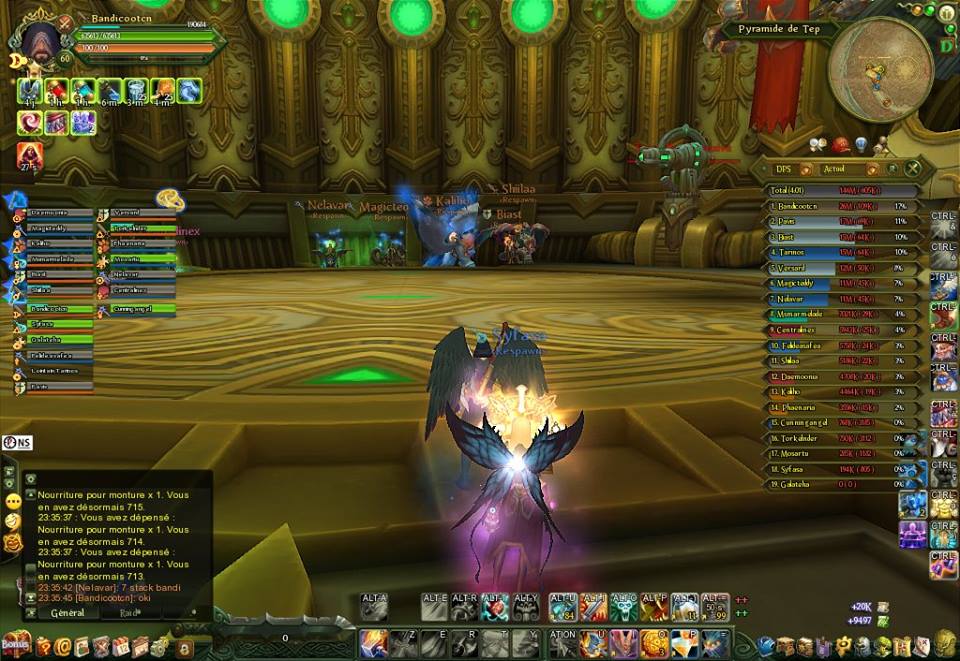Use the ALT-U skill with 84 count
Screen dimensions: 960x661
(563, 607)
